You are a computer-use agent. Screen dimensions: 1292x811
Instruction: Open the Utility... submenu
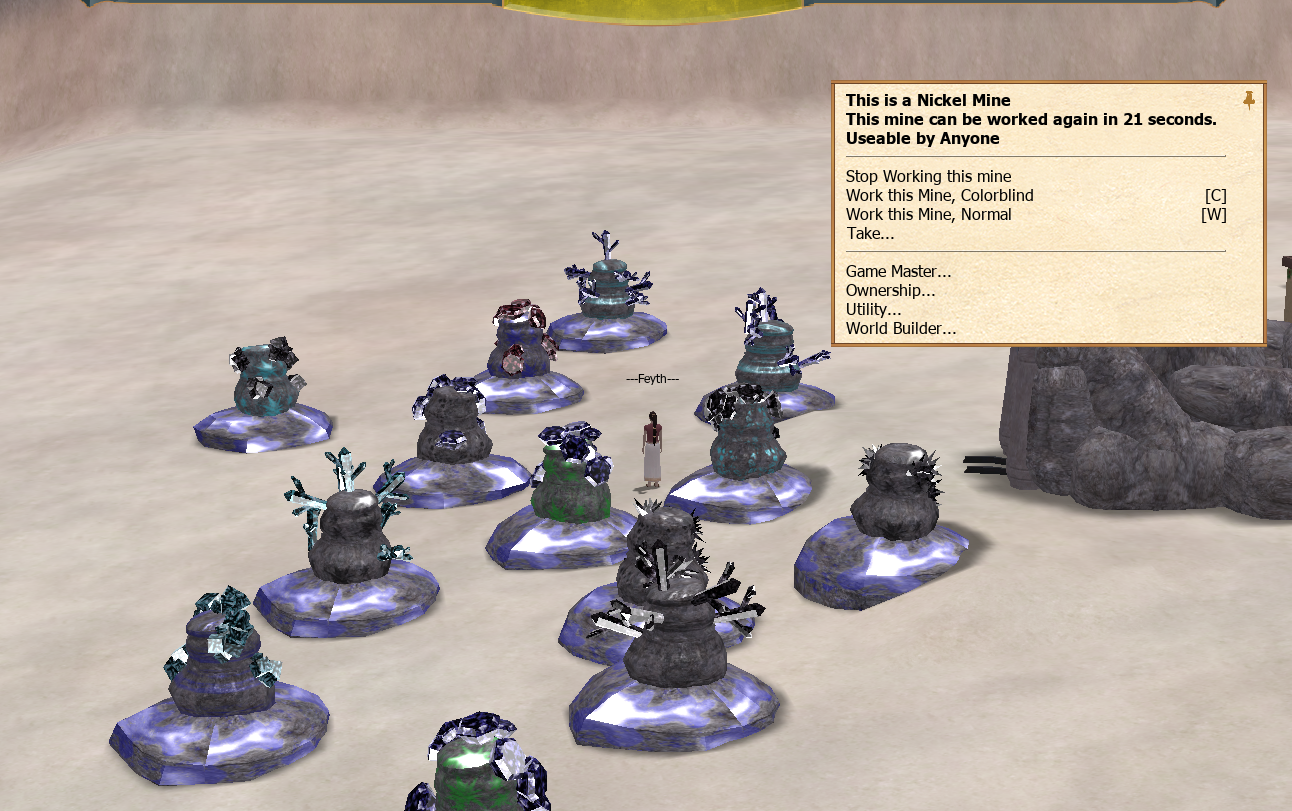[873, 309]
